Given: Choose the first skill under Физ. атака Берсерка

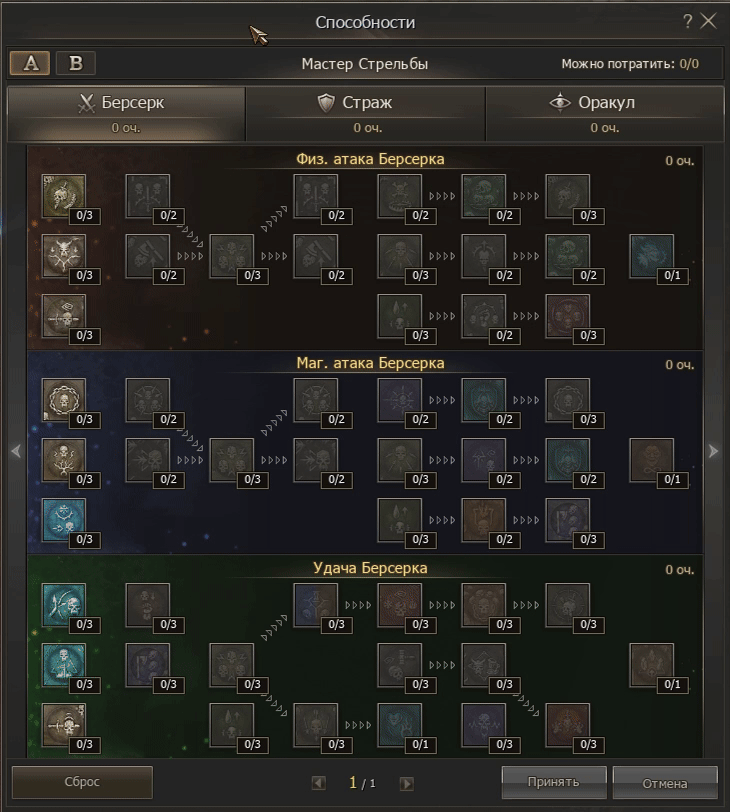Looking at the screenshot, I should coord(64,196).
